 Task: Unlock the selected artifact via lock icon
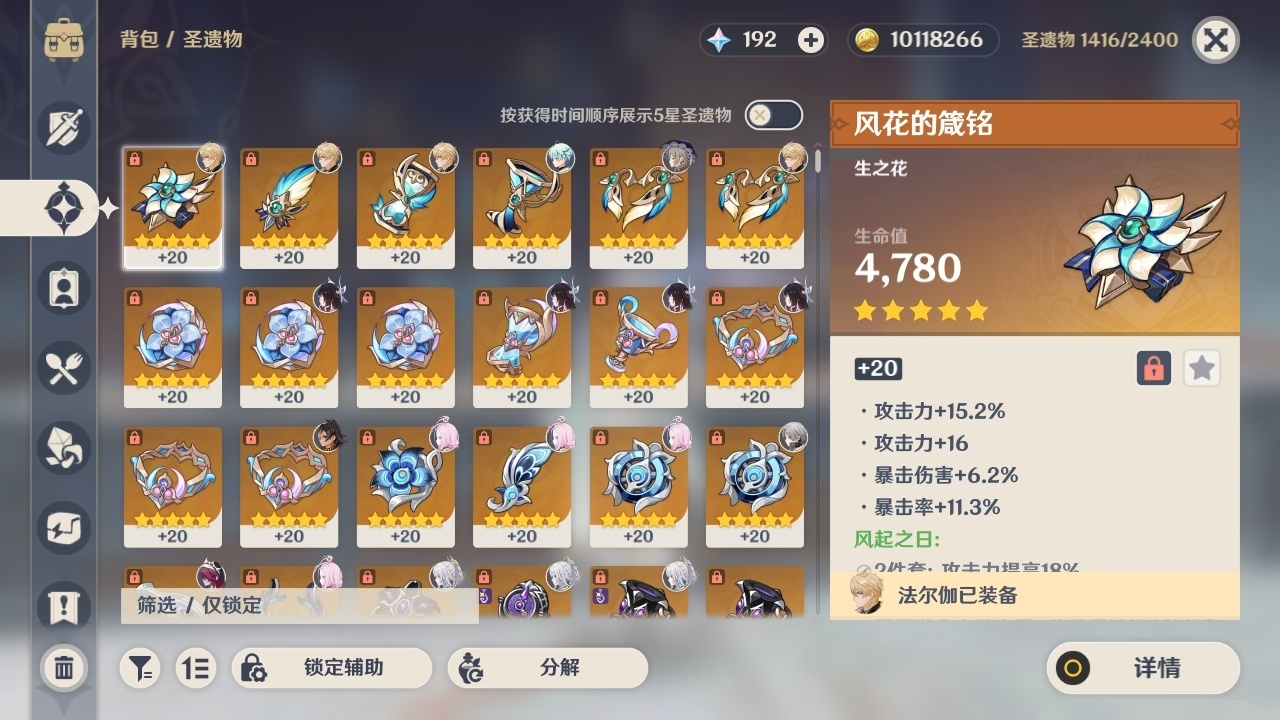(1153, 368)
